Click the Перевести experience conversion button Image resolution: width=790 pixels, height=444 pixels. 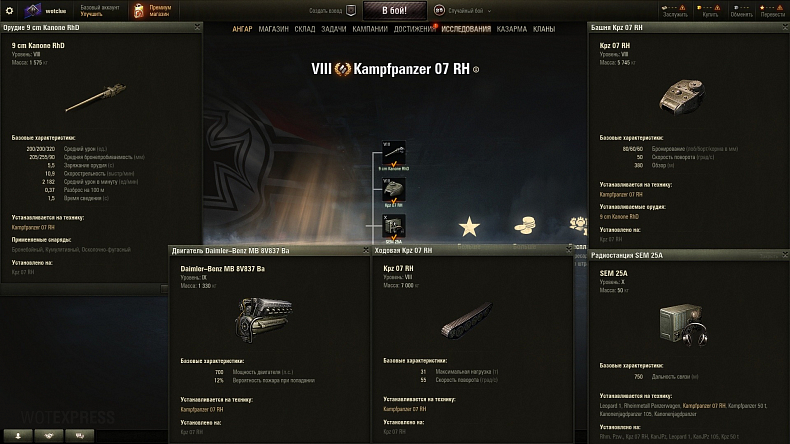coord(772,10)
